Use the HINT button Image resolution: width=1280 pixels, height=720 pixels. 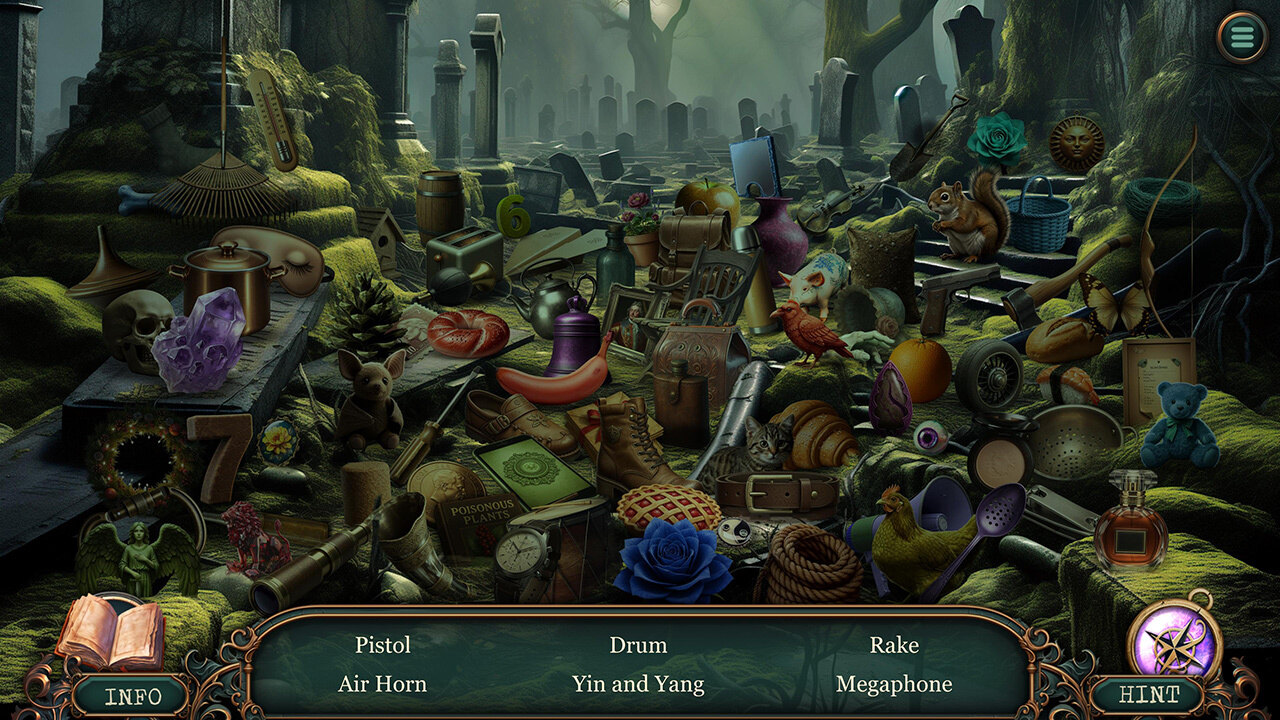(1148, 695)
